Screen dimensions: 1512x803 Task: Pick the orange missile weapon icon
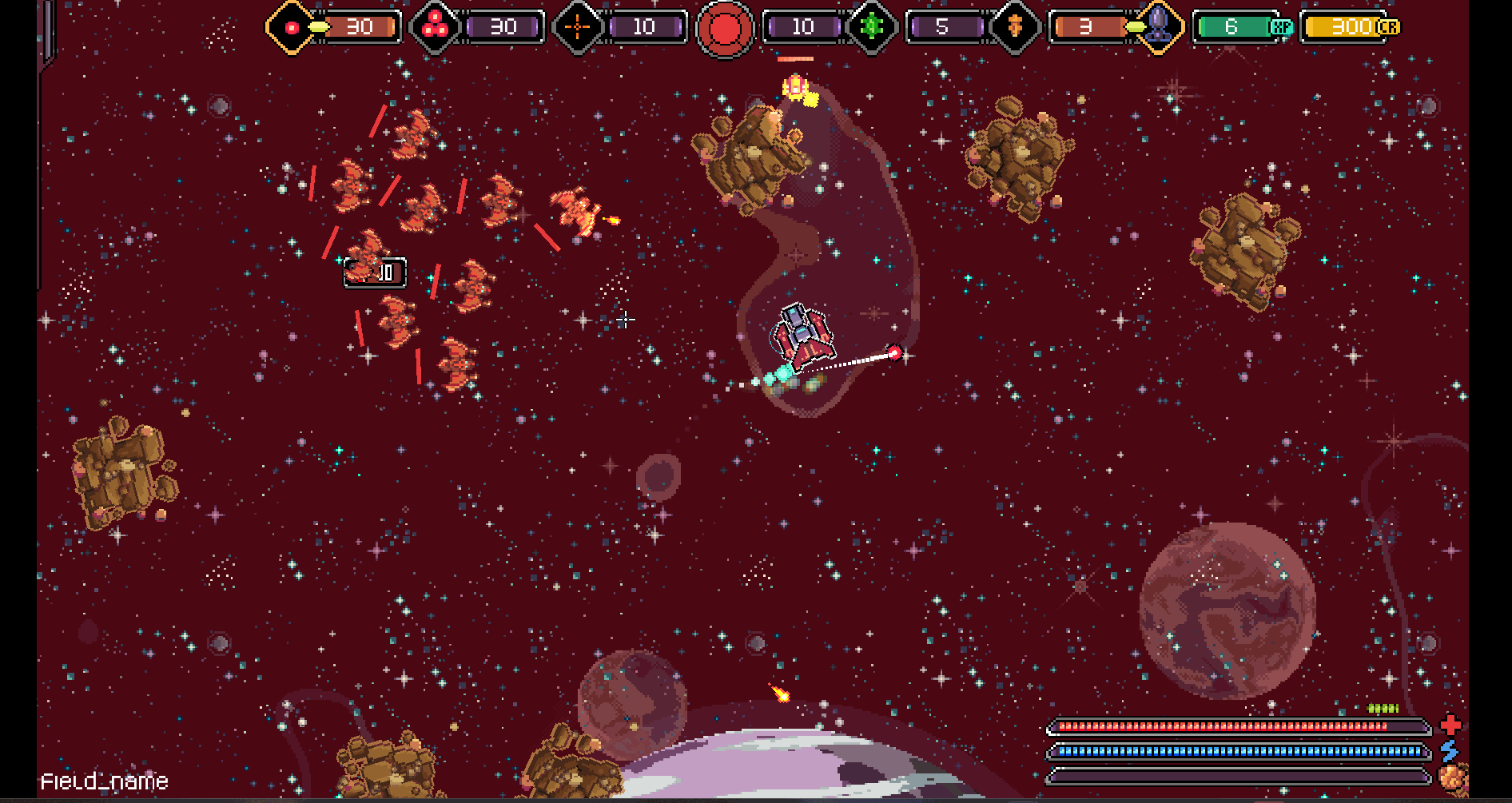pos(1015,28)
